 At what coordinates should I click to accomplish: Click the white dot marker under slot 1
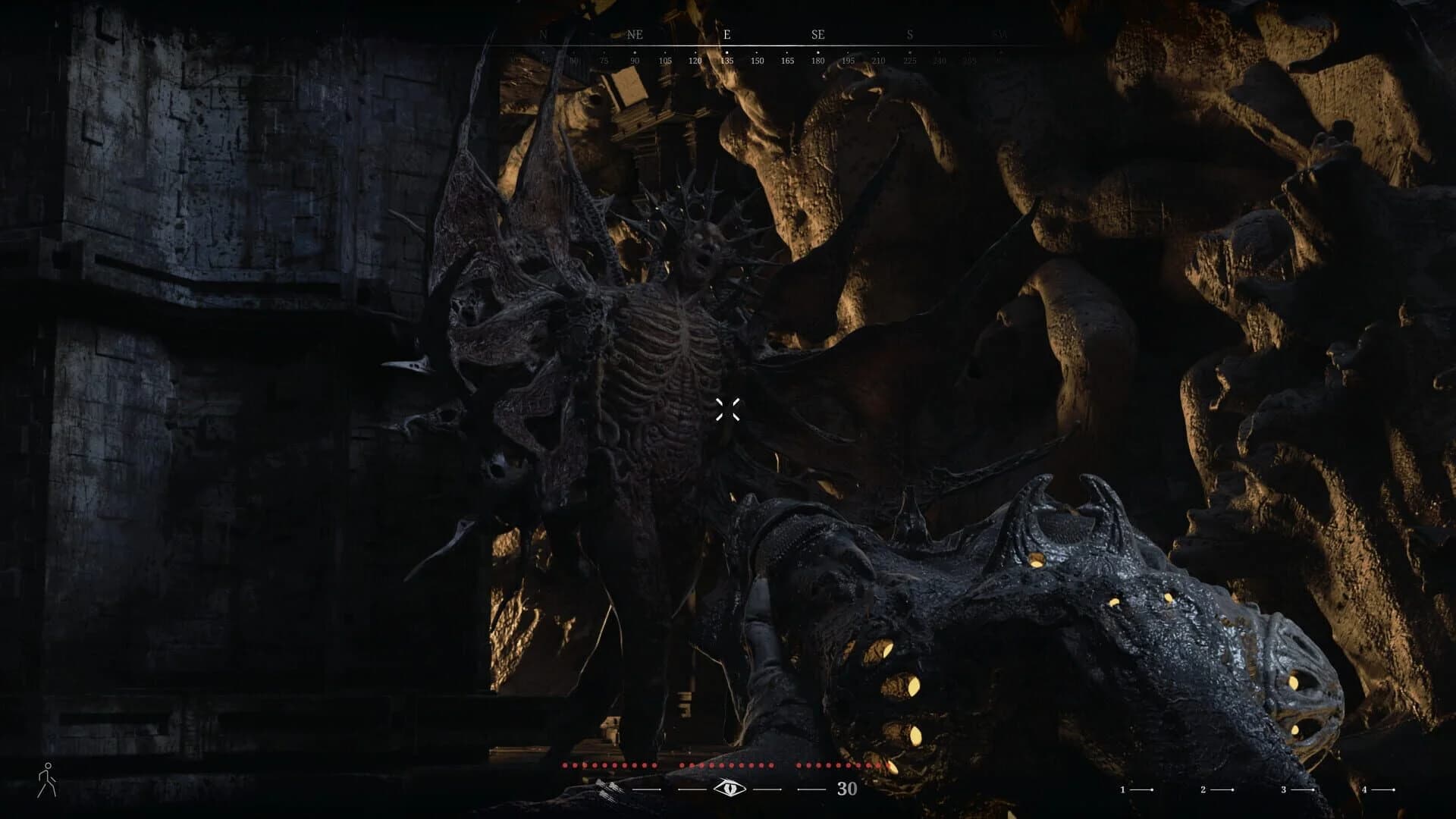1153,789
